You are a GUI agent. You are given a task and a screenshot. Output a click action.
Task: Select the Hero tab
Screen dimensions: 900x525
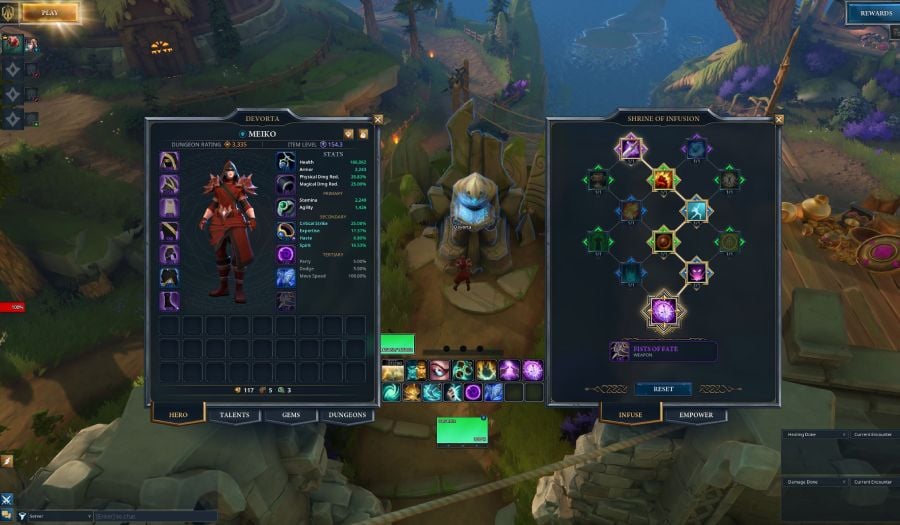pyautogui.click(x=178, y=415)
